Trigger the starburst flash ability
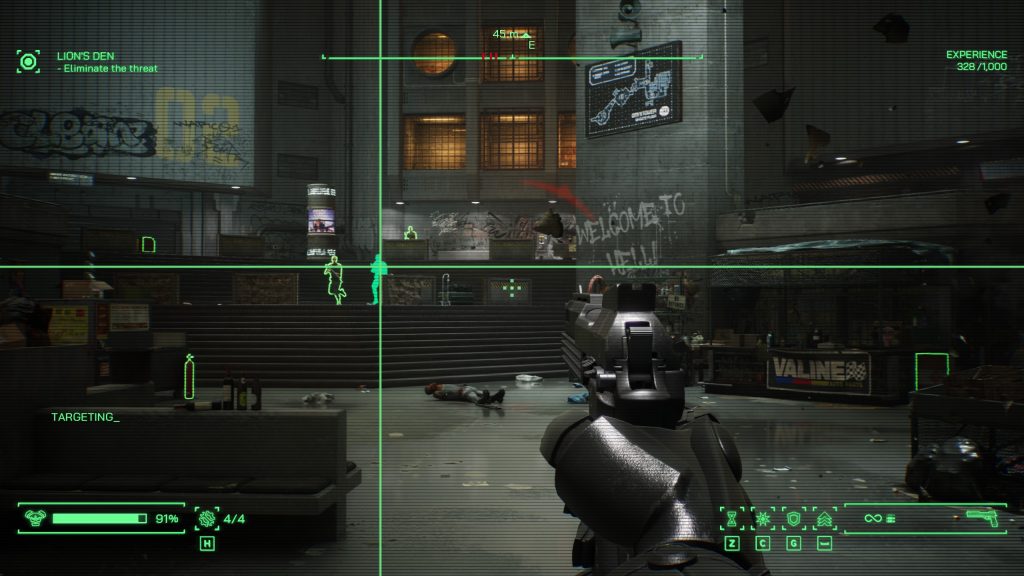Image resolution: width=1024 pixels, height=576 pixels. [763, 519]
